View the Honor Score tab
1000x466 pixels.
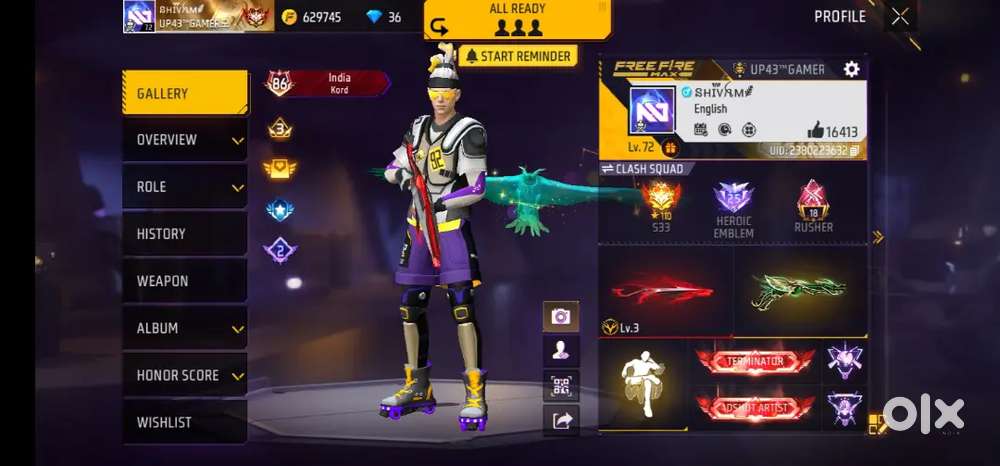point(185,375)
